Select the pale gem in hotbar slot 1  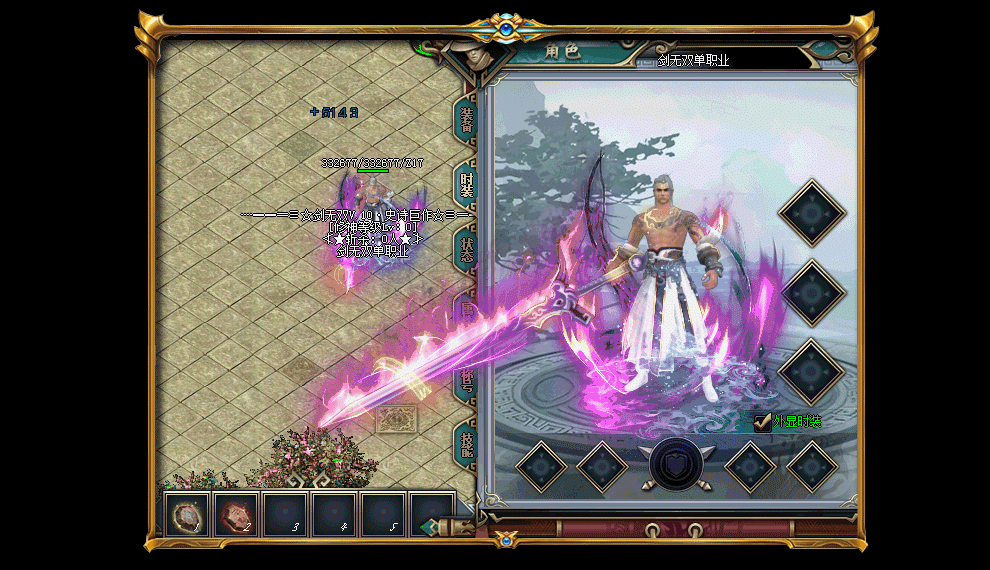[187, 515]
